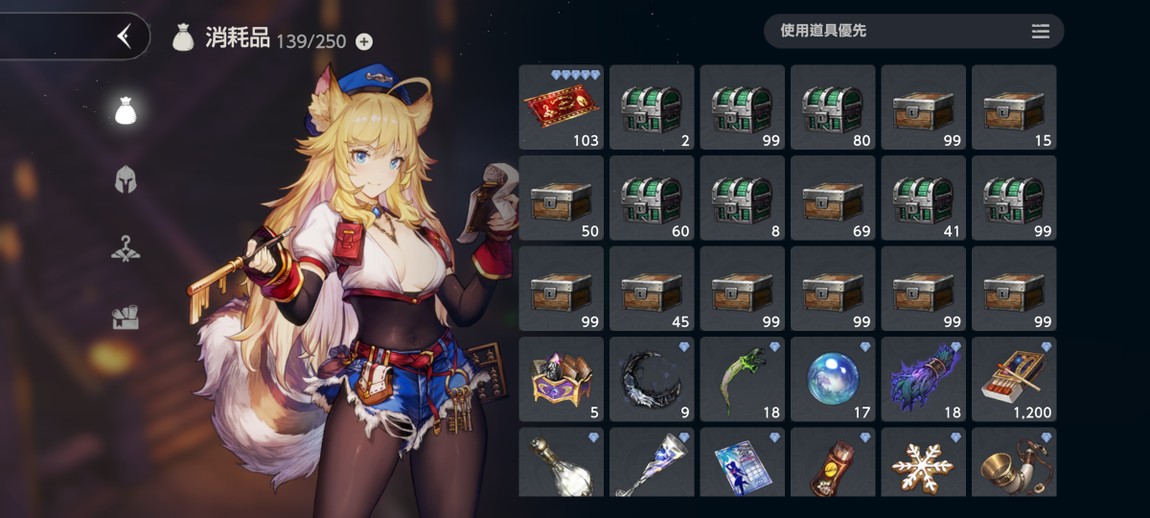Select the wooden chest stack of 45

click(x=652, y=289)
